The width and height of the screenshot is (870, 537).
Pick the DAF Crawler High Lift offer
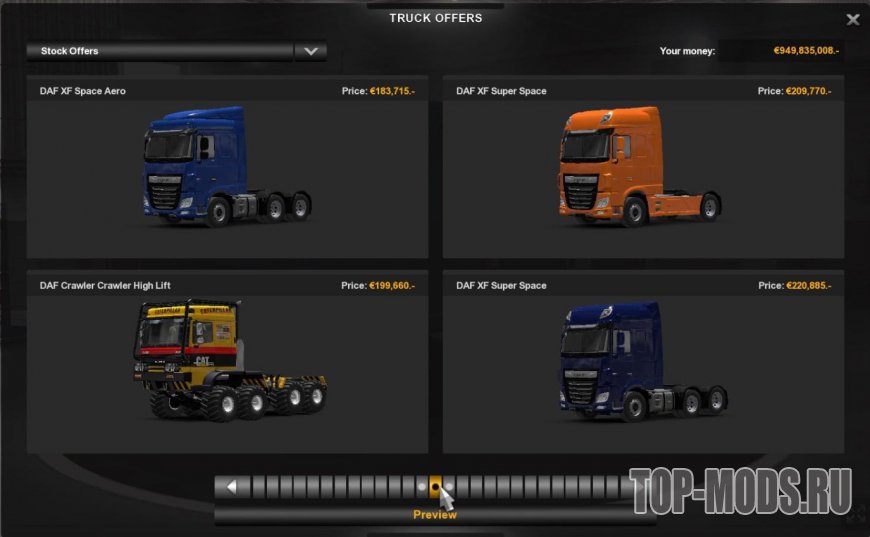[227, 361]
